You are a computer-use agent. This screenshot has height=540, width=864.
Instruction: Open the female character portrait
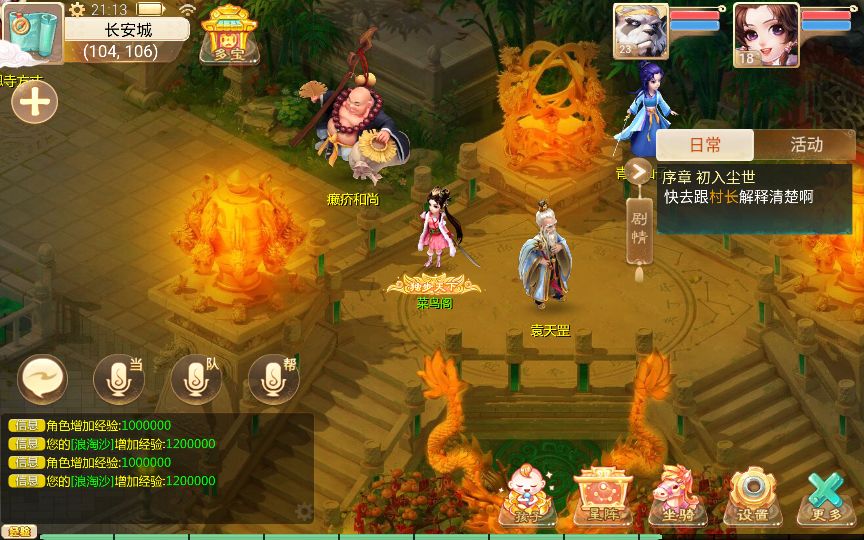tap(765, 34)
